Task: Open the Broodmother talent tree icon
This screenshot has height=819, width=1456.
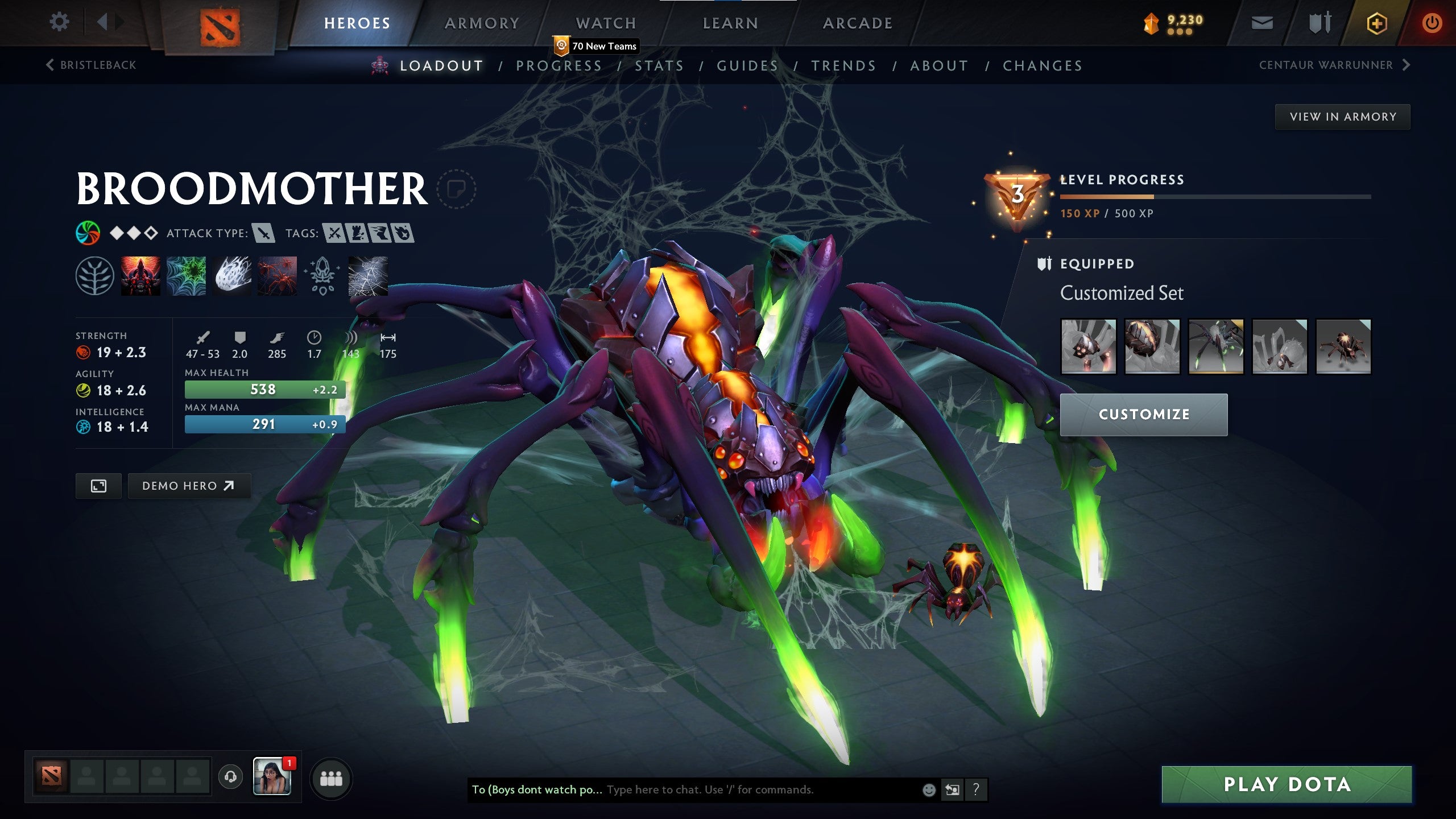Action: point(95,277)
